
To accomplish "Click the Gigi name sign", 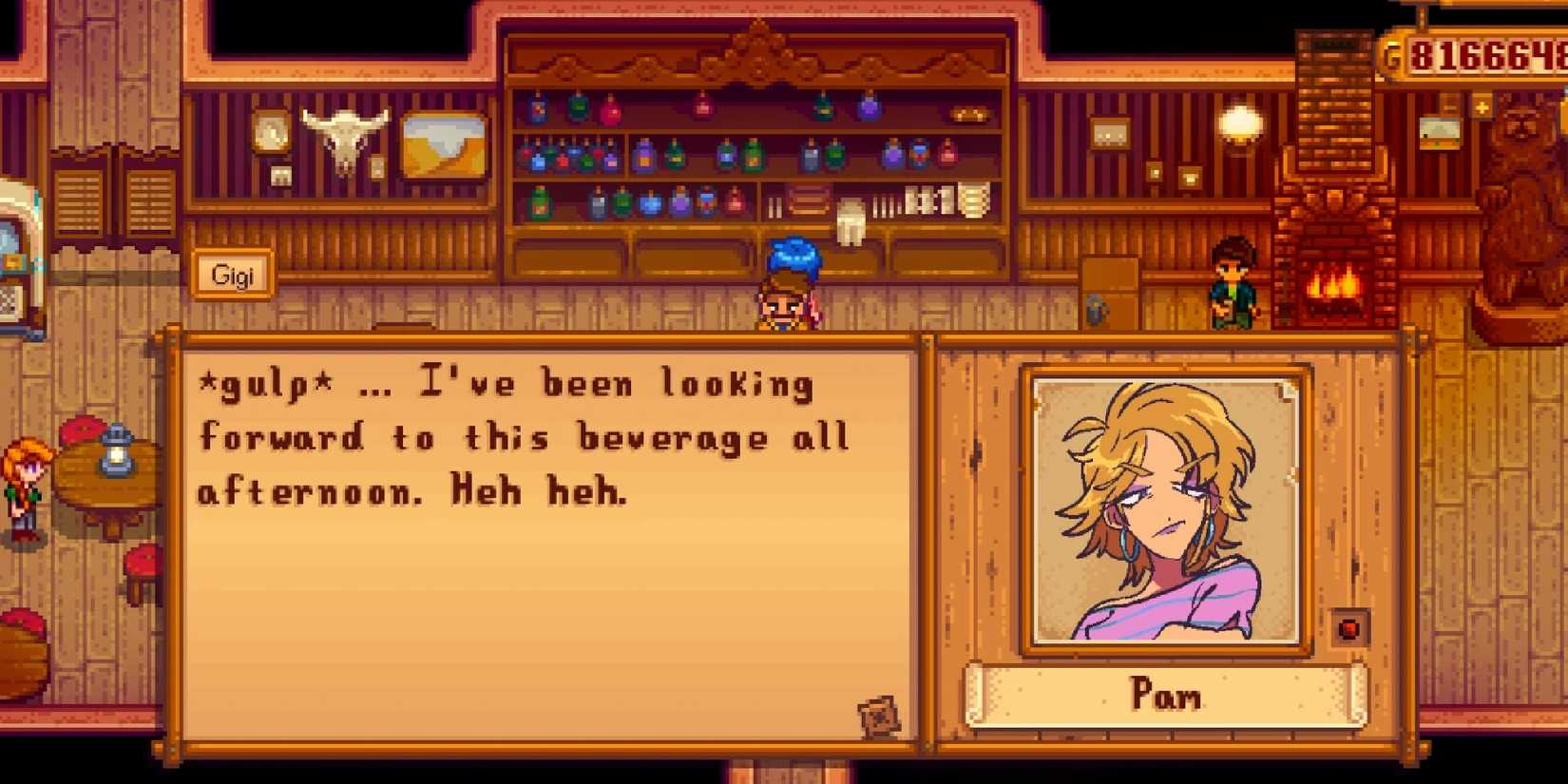I will pos(231,276).
